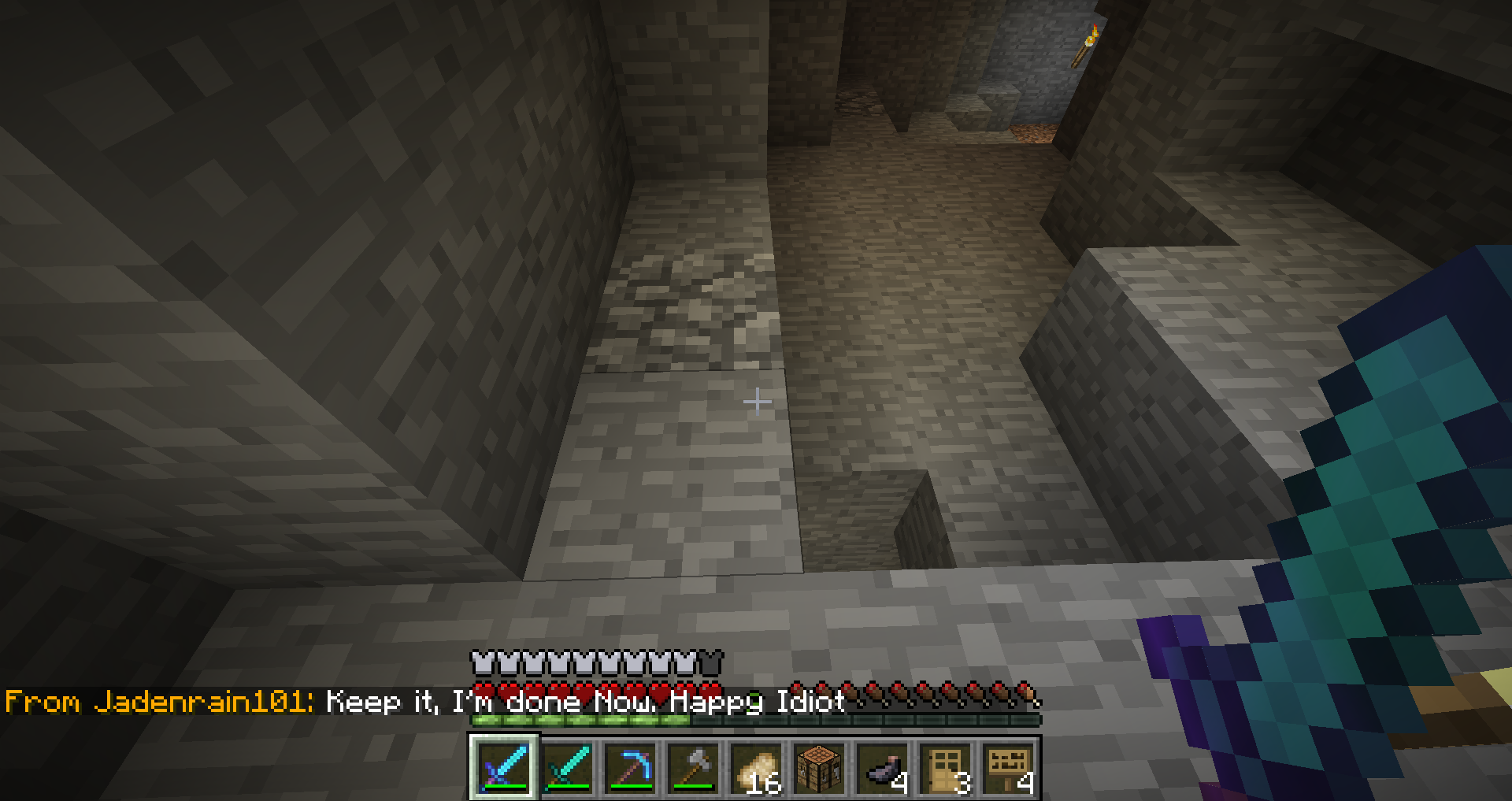Select the enchanted diamond sword in the highlighted slot
Screen dimensions: 1512x801
[504, 767]
